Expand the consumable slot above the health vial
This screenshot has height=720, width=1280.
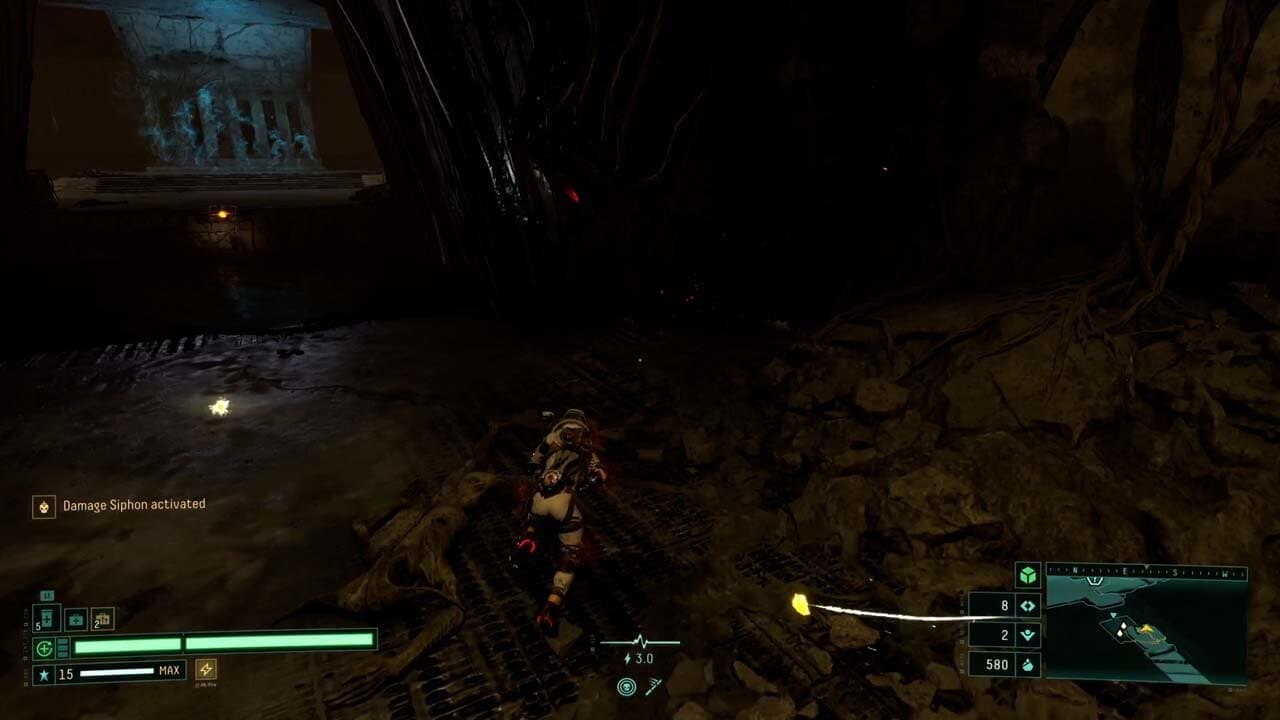[47, 594]
